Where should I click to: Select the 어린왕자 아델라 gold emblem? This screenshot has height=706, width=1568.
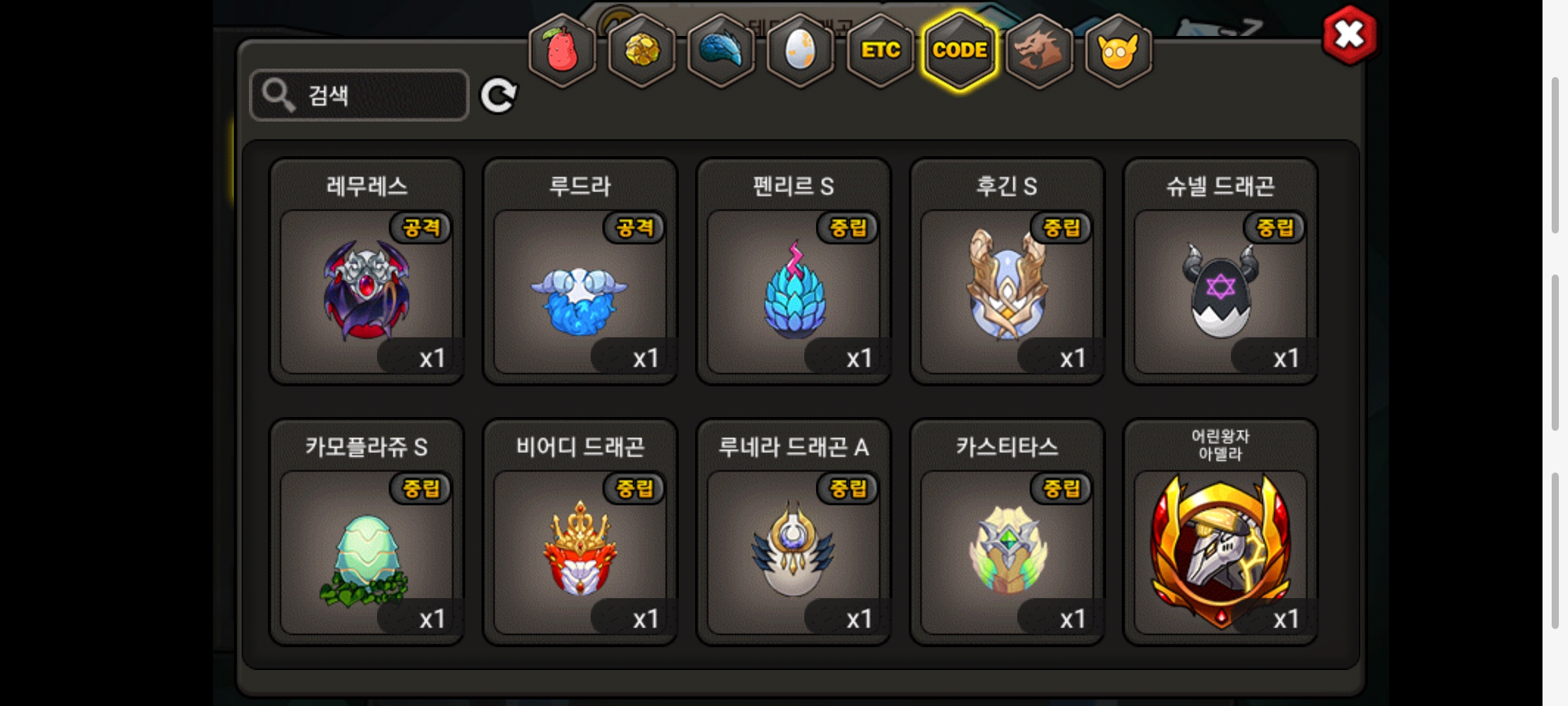pos(1220,552)
